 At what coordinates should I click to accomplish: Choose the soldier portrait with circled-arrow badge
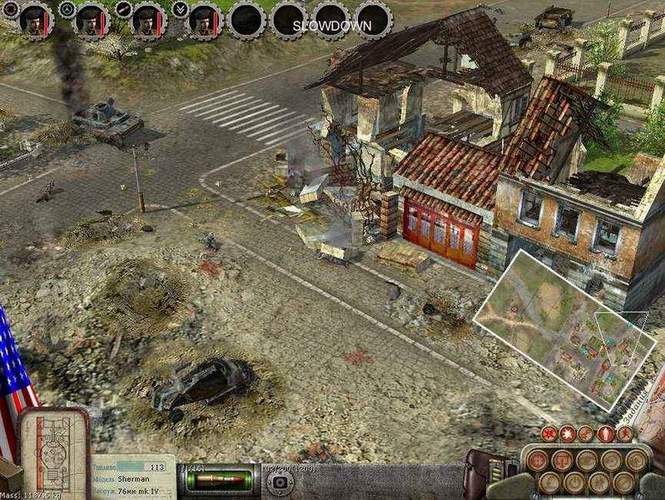click(92, 18)
